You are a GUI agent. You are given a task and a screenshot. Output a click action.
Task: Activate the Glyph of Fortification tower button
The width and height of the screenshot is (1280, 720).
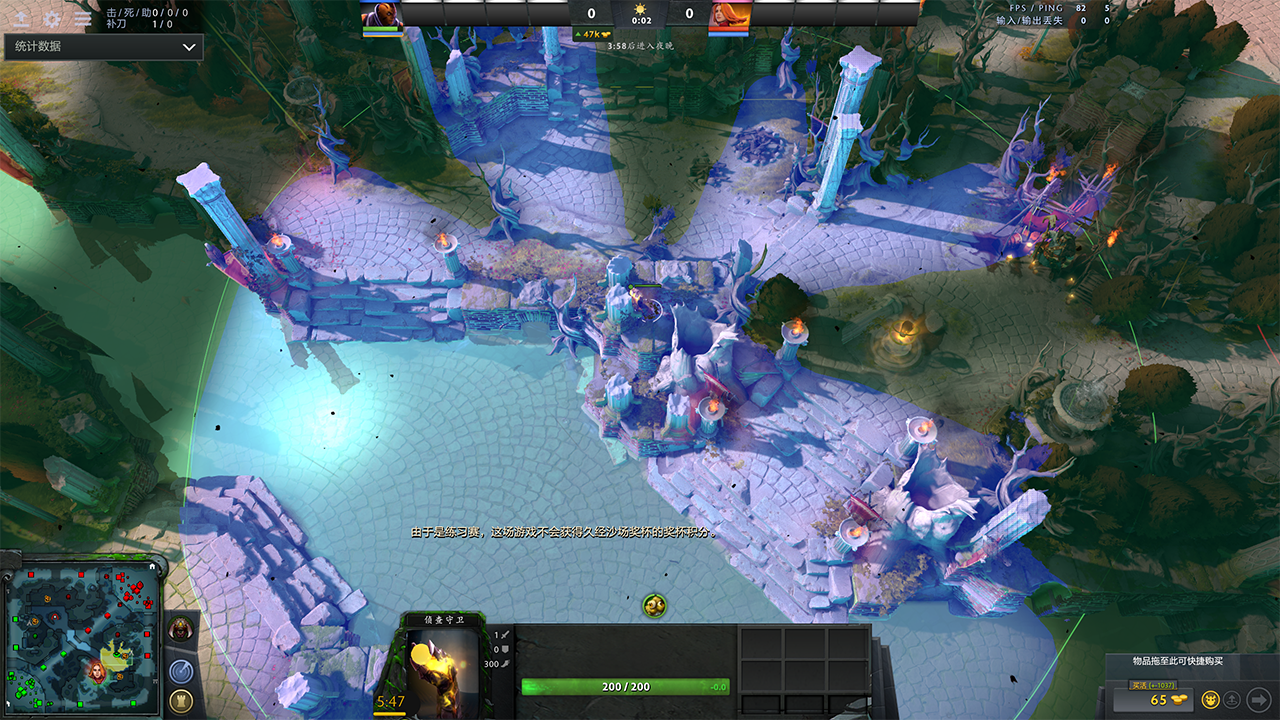pos(181,701)
